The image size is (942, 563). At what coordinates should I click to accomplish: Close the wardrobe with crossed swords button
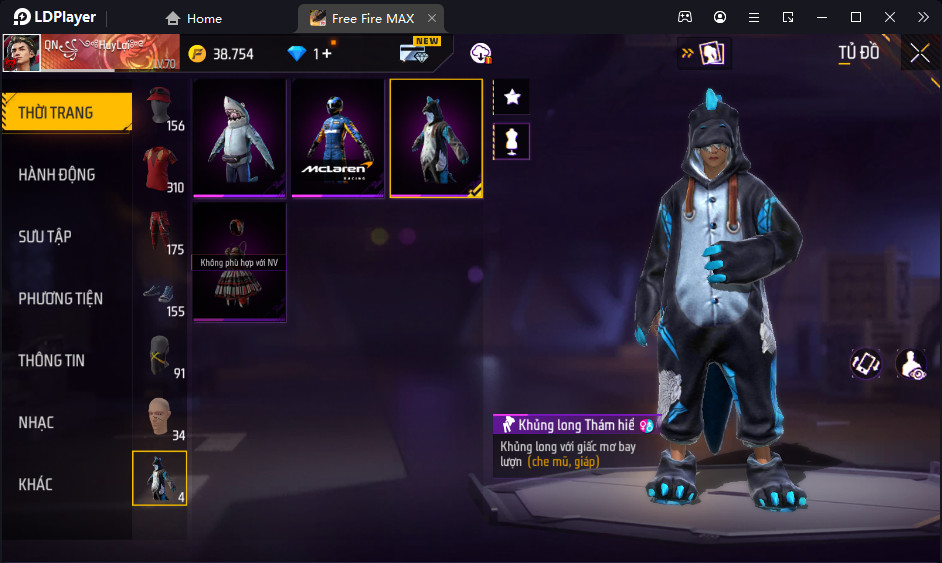pyautogui.click(x=920, y=53)
